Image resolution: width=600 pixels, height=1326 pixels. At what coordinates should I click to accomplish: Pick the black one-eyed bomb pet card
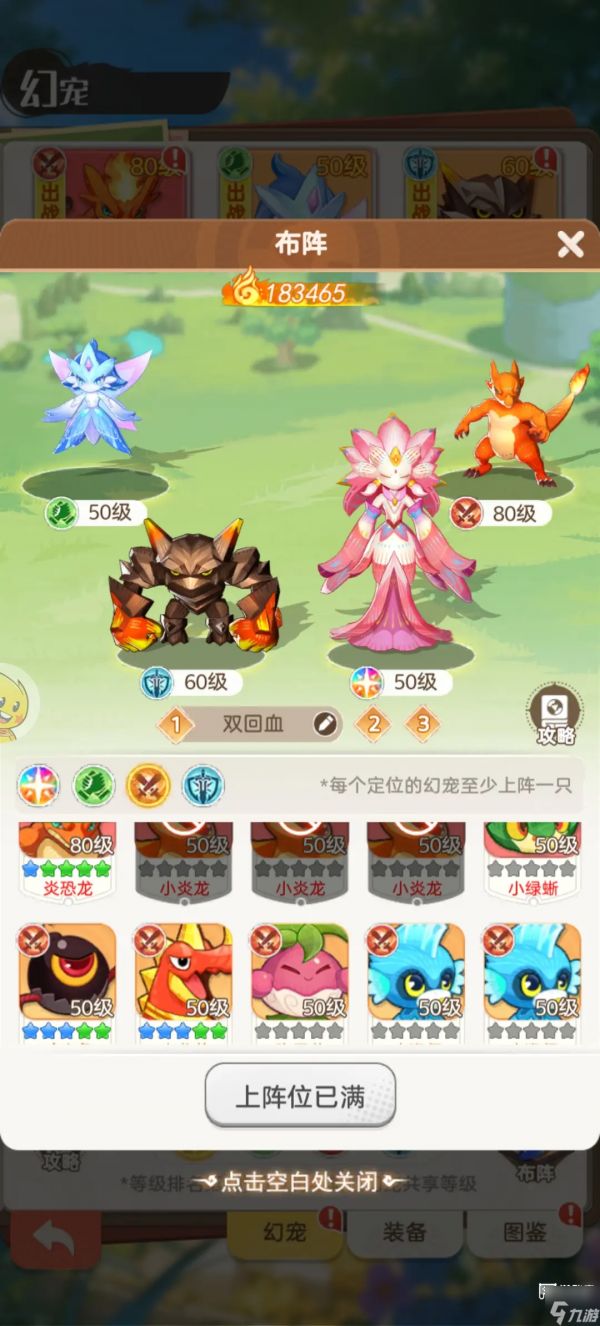(67, 978)
